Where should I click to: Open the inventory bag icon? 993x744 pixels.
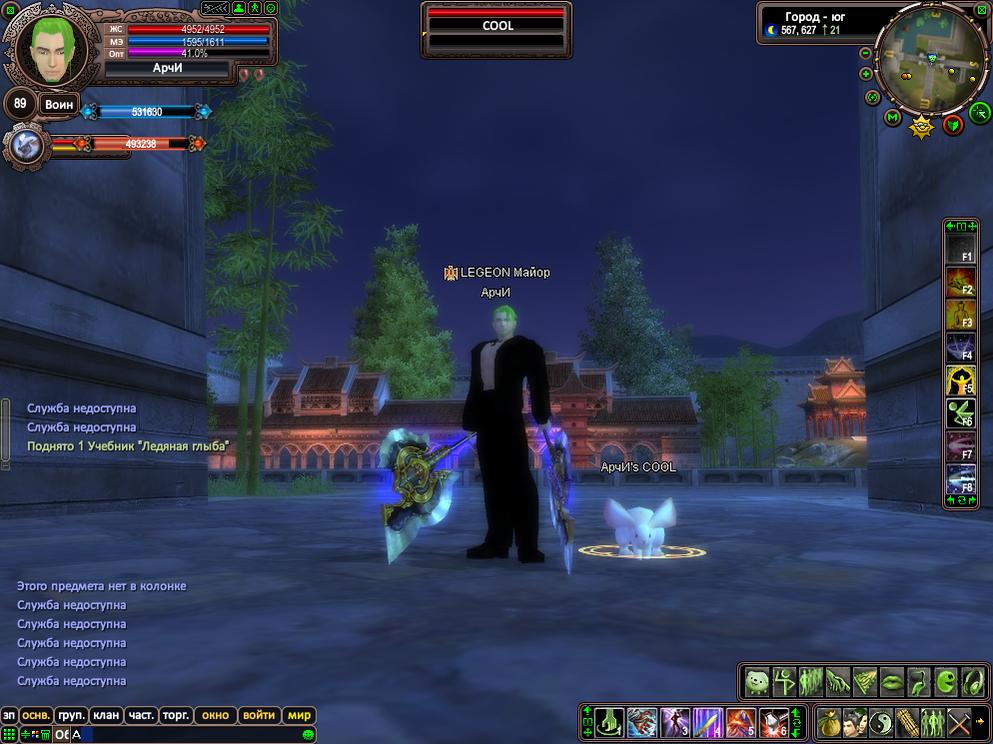(827, 721)
